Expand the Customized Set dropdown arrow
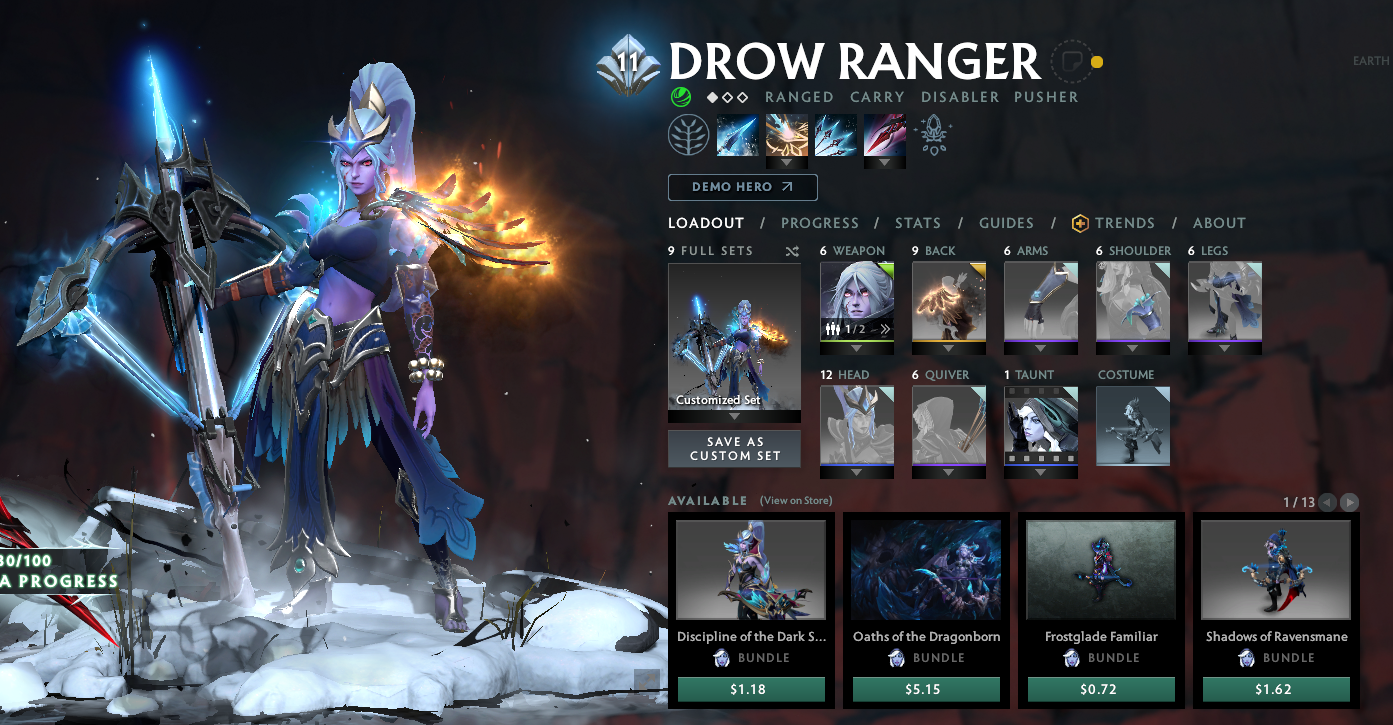Screen dimensions: 1393x725 point(734,416)
